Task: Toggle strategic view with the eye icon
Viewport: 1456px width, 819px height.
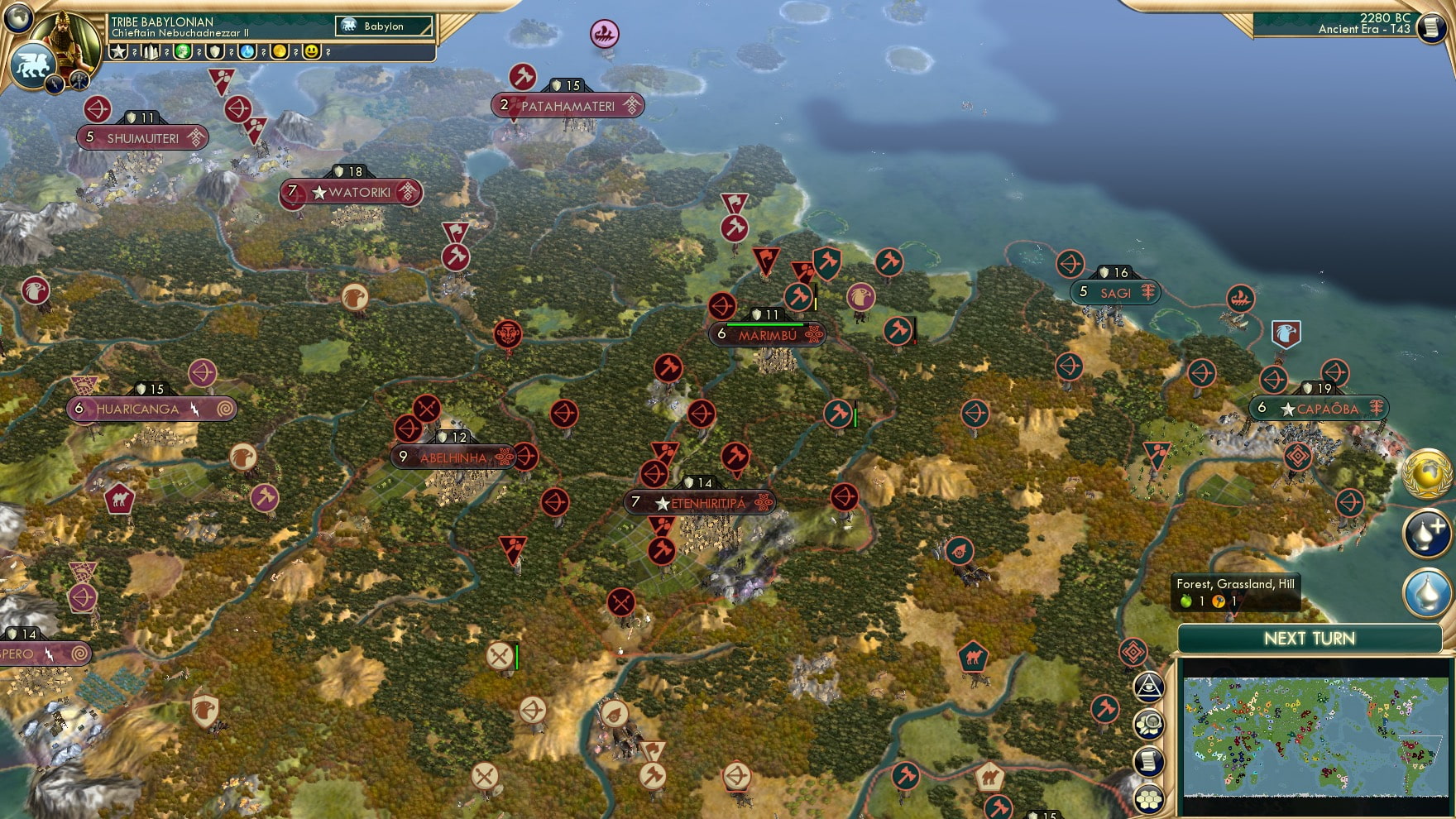Action: 1149,687
